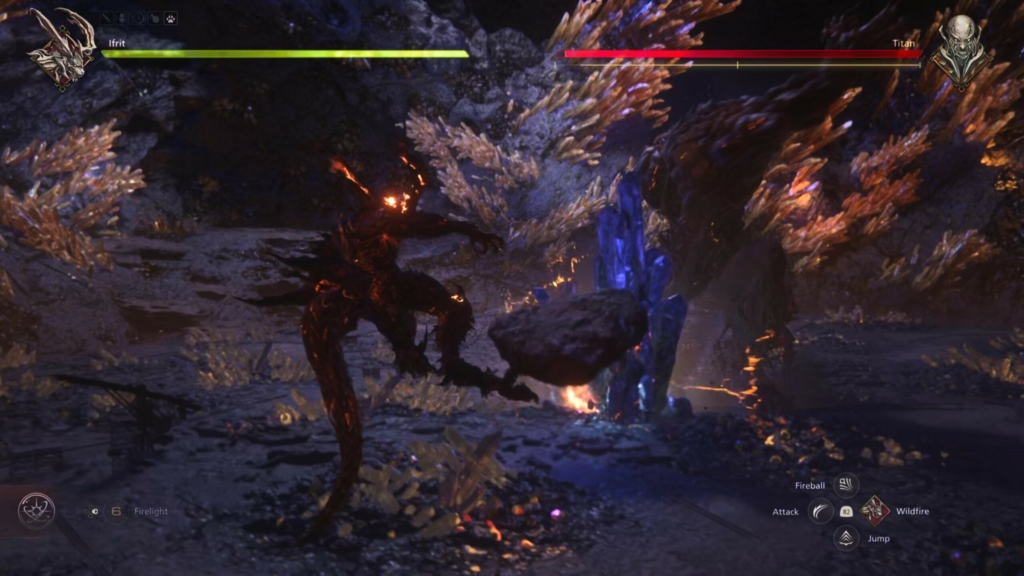Select the Jump action icon
This screenshot has height=576, width=1024.
pos(846,538)
